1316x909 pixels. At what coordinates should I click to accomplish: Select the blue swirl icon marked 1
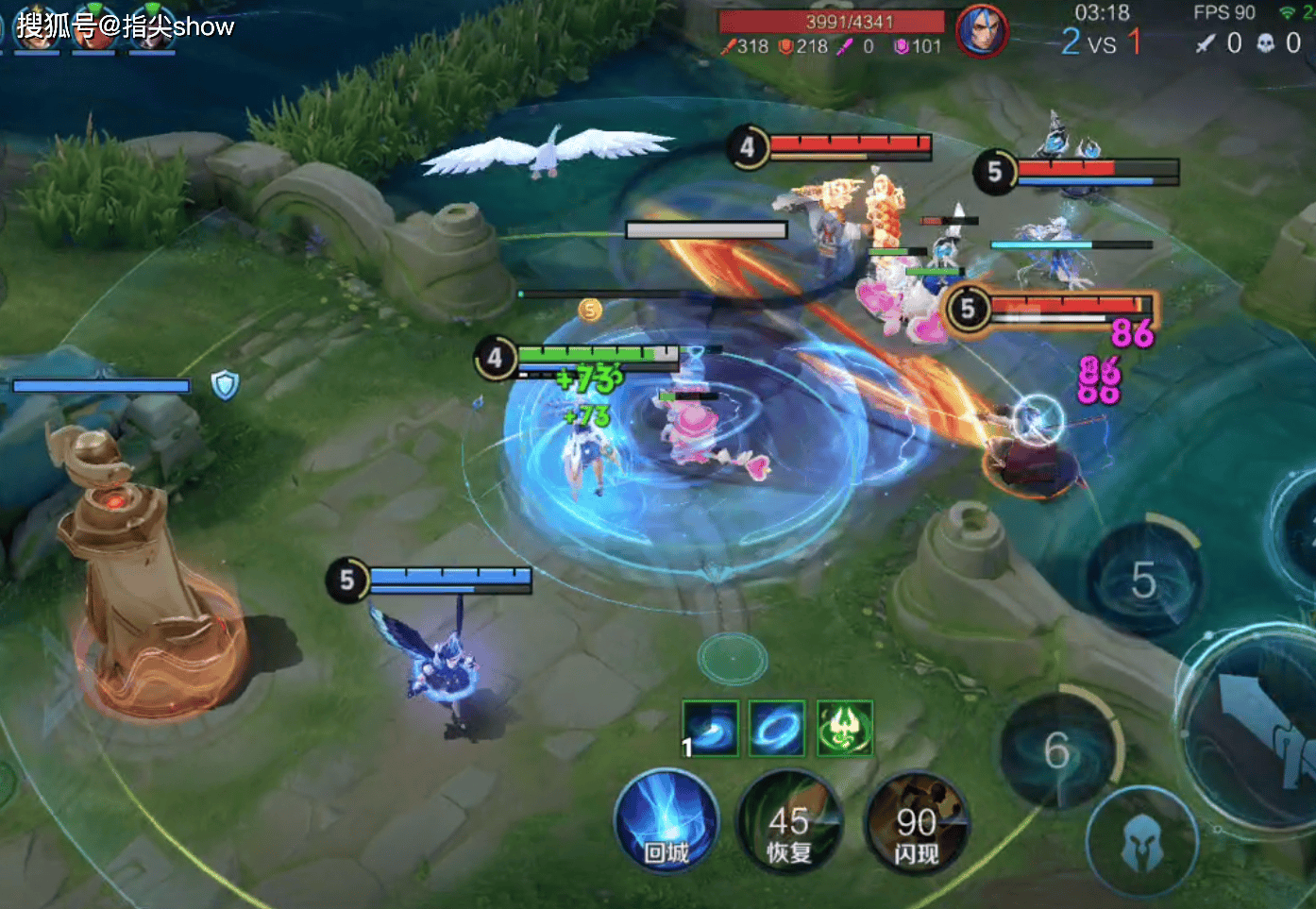pos(711,728)
